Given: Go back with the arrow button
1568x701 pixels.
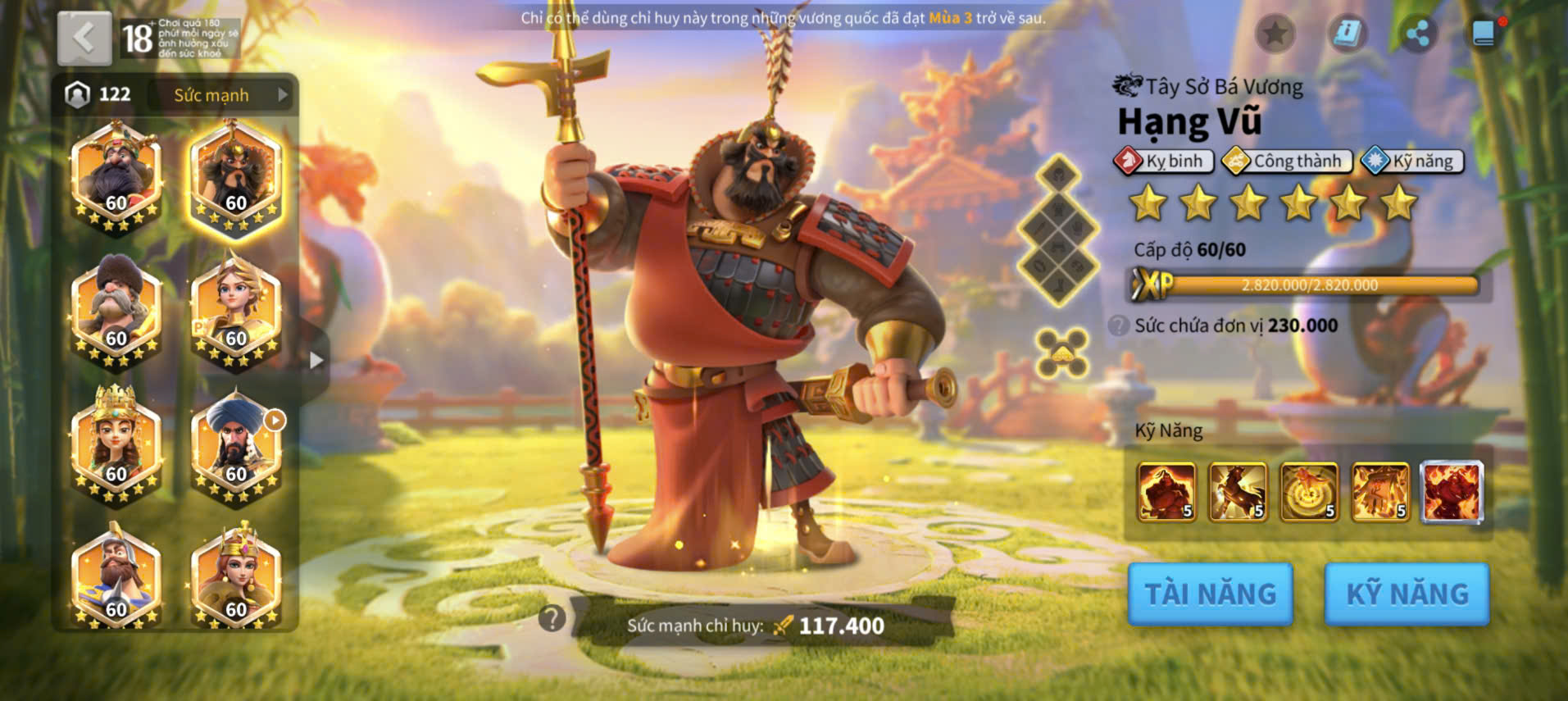Looking at the screenshot, I should [x=84, y=38].
